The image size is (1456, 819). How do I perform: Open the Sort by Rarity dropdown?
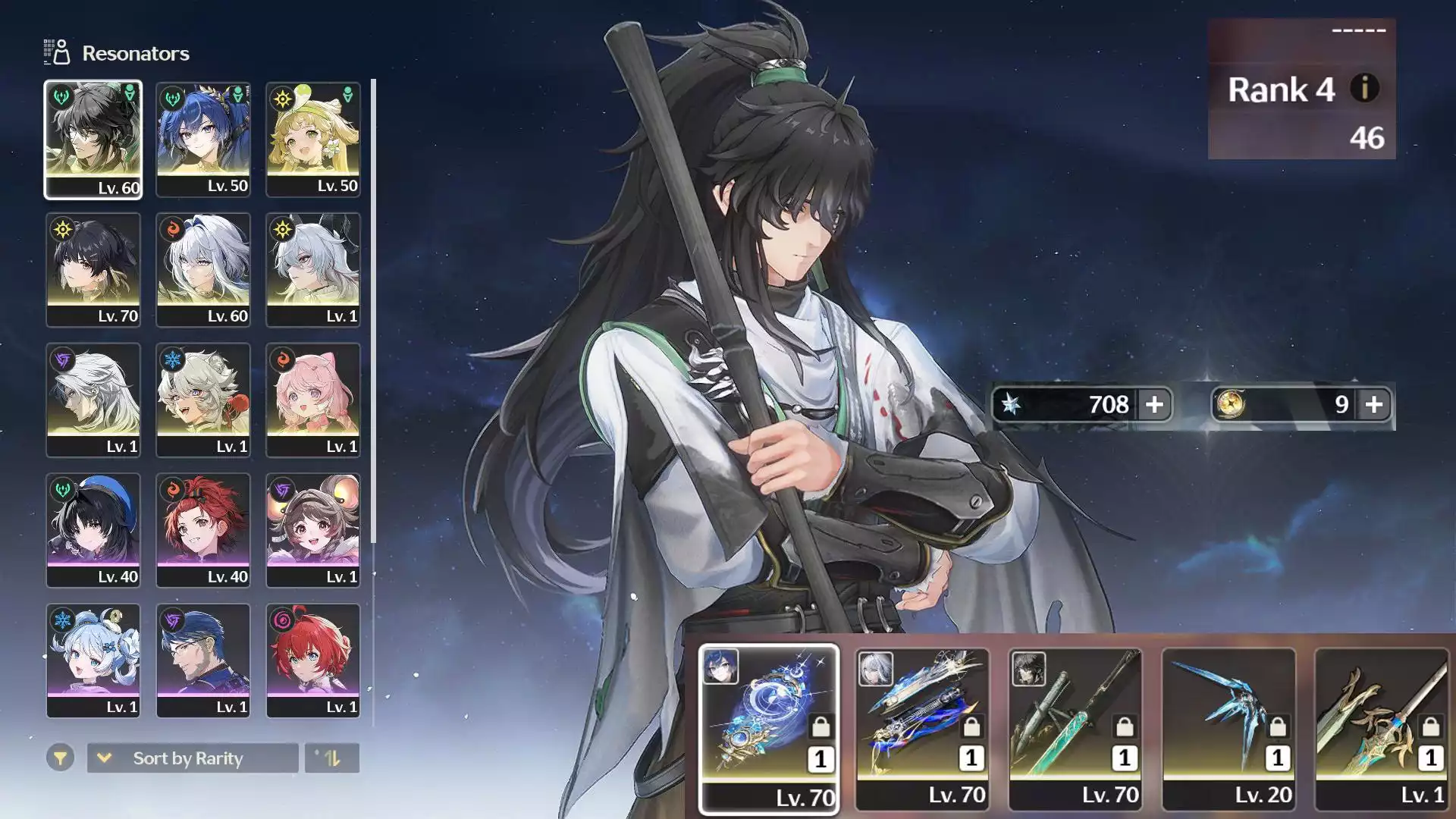point(193,758)
